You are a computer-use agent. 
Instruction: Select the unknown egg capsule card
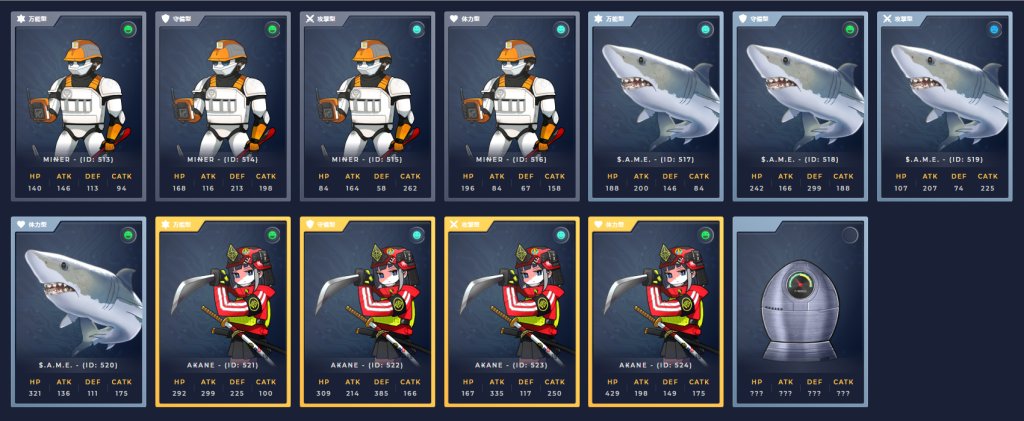[x=800, y=311]
